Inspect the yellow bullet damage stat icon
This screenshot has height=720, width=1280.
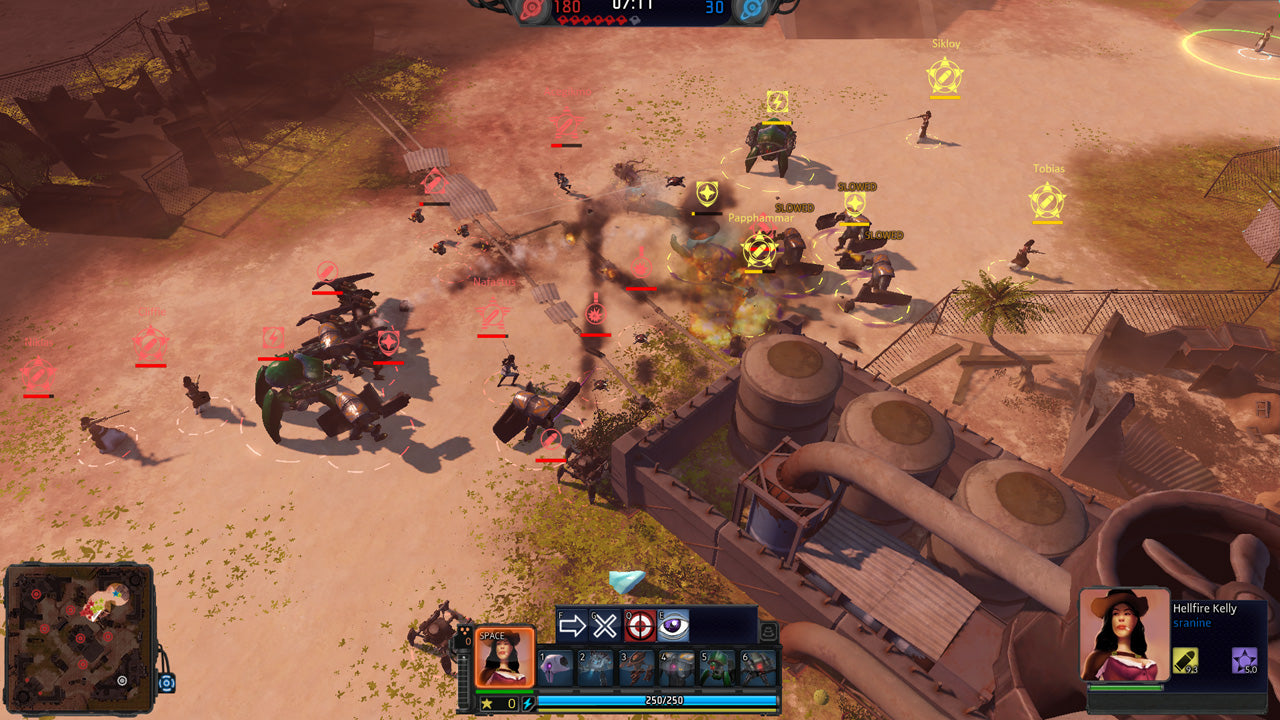click(x=1186, y=661)
